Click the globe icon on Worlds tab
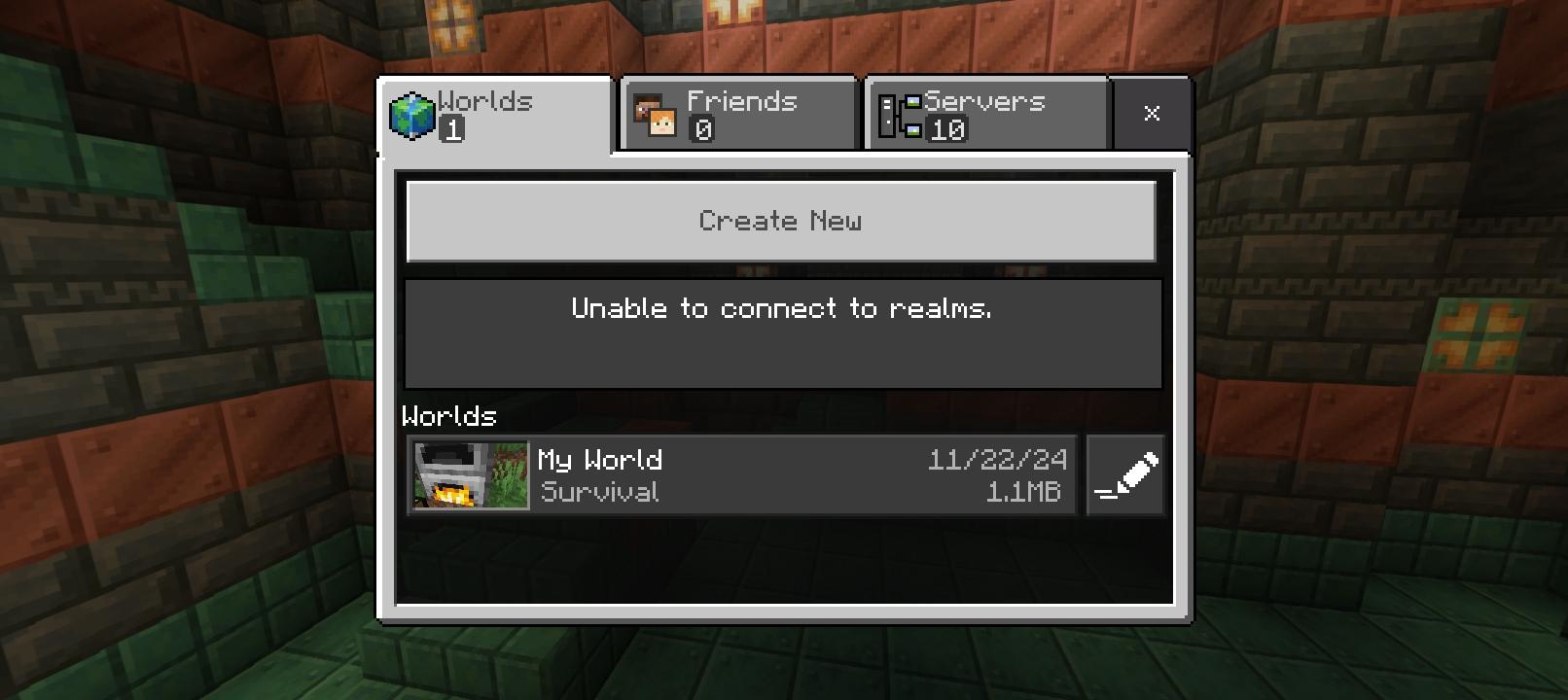Screen dimensions: 1568x700 tap(410, 113)
